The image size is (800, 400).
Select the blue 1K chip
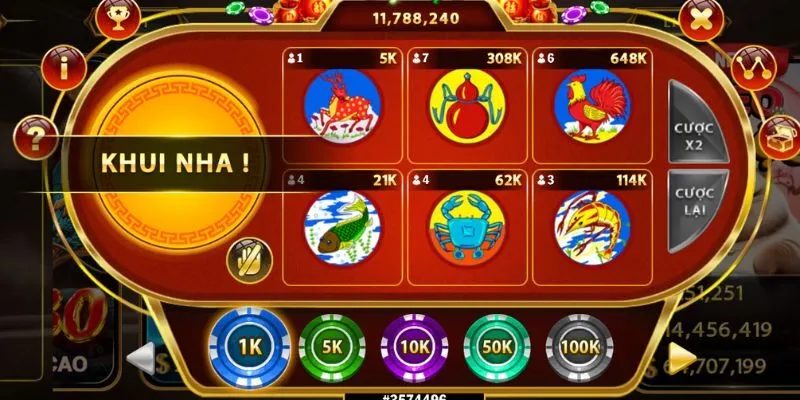coord(248,346)
